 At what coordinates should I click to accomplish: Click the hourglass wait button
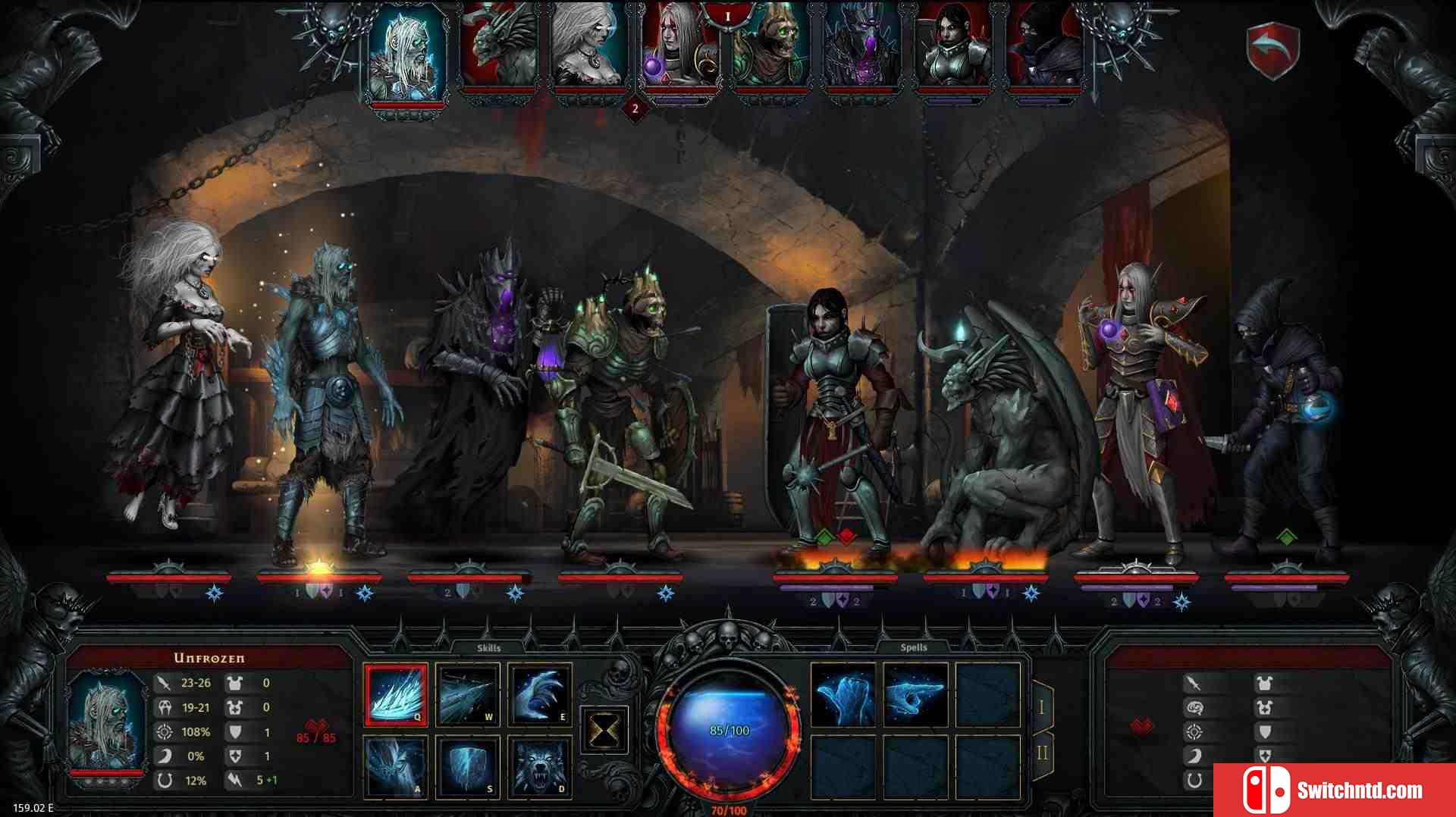(604, 731)
